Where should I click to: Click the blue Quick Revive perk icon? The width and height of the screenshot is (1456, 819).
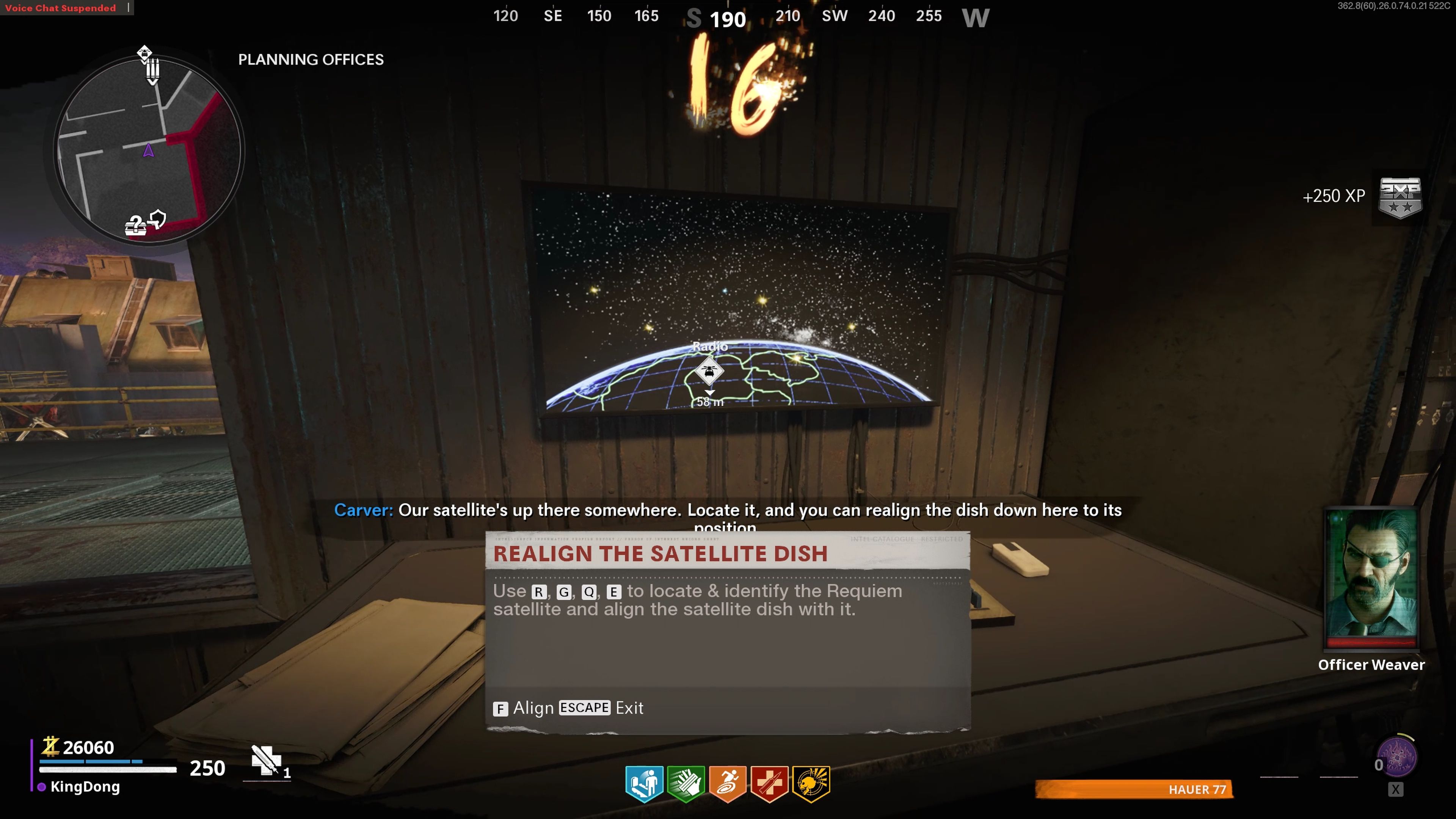644,783
